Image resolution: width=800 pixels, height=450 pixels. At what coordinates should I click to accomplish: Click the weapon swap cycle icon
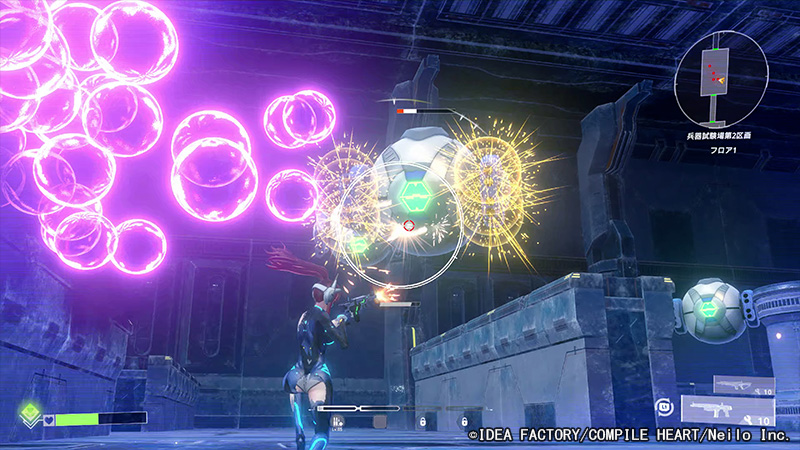coord(664,406)
